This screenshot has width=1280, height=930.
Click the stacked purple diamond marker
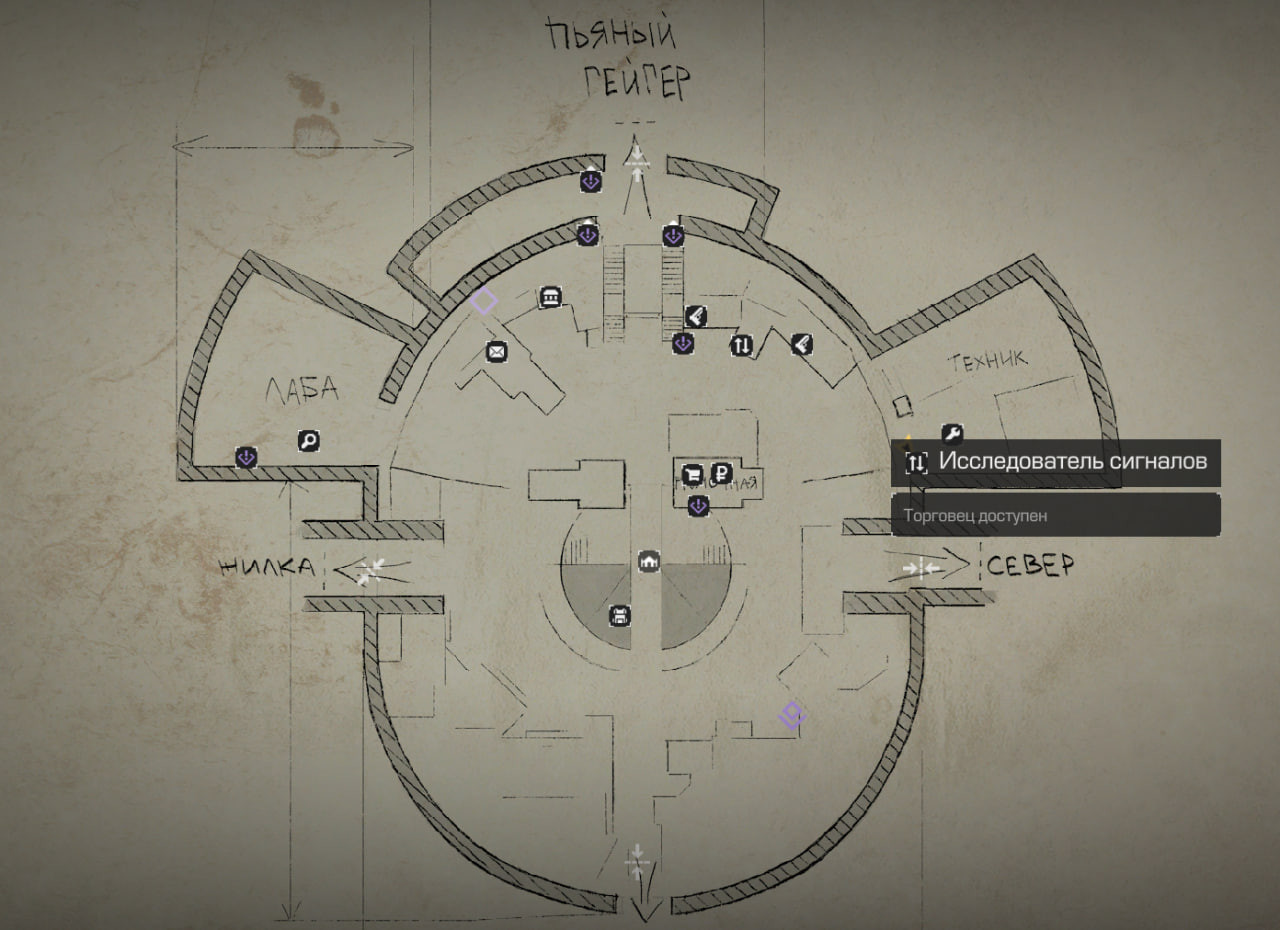click(x=792, y=715)
